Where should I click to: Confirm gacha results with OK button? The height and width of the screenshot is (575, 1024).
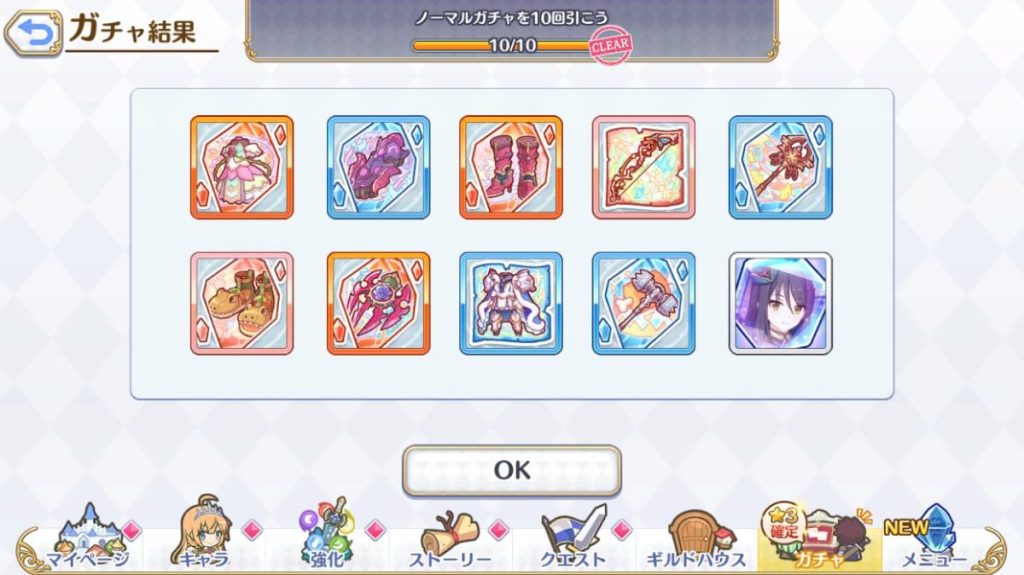pyautogui.click(x=511, y=470)
